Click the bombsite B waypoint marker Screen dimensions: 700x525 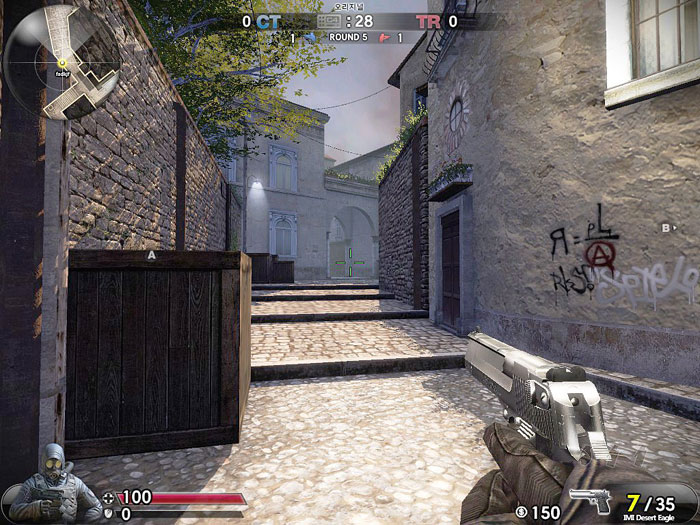665,229
